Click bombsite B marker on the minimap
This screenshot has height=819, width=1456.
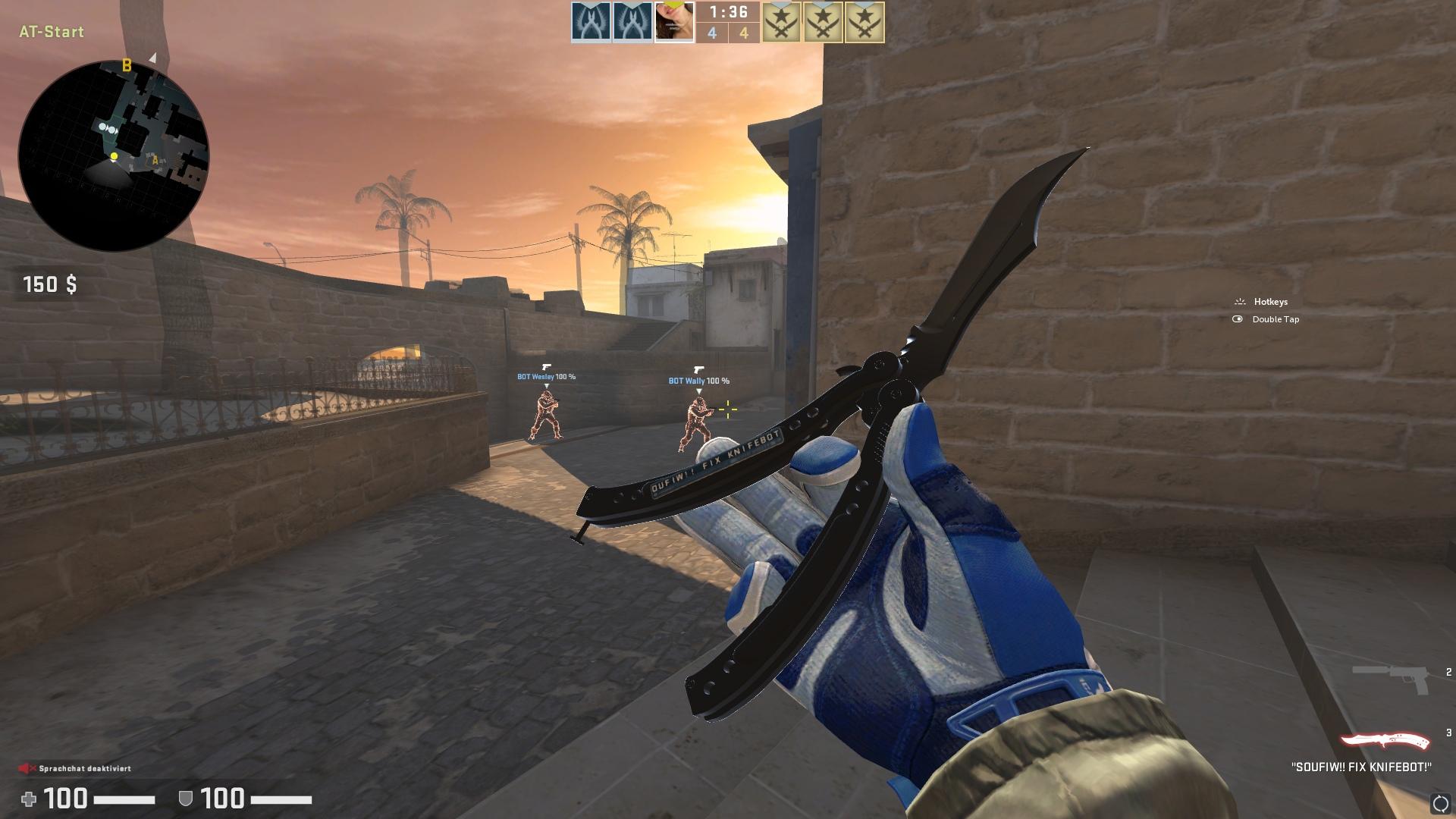point(127,65)
